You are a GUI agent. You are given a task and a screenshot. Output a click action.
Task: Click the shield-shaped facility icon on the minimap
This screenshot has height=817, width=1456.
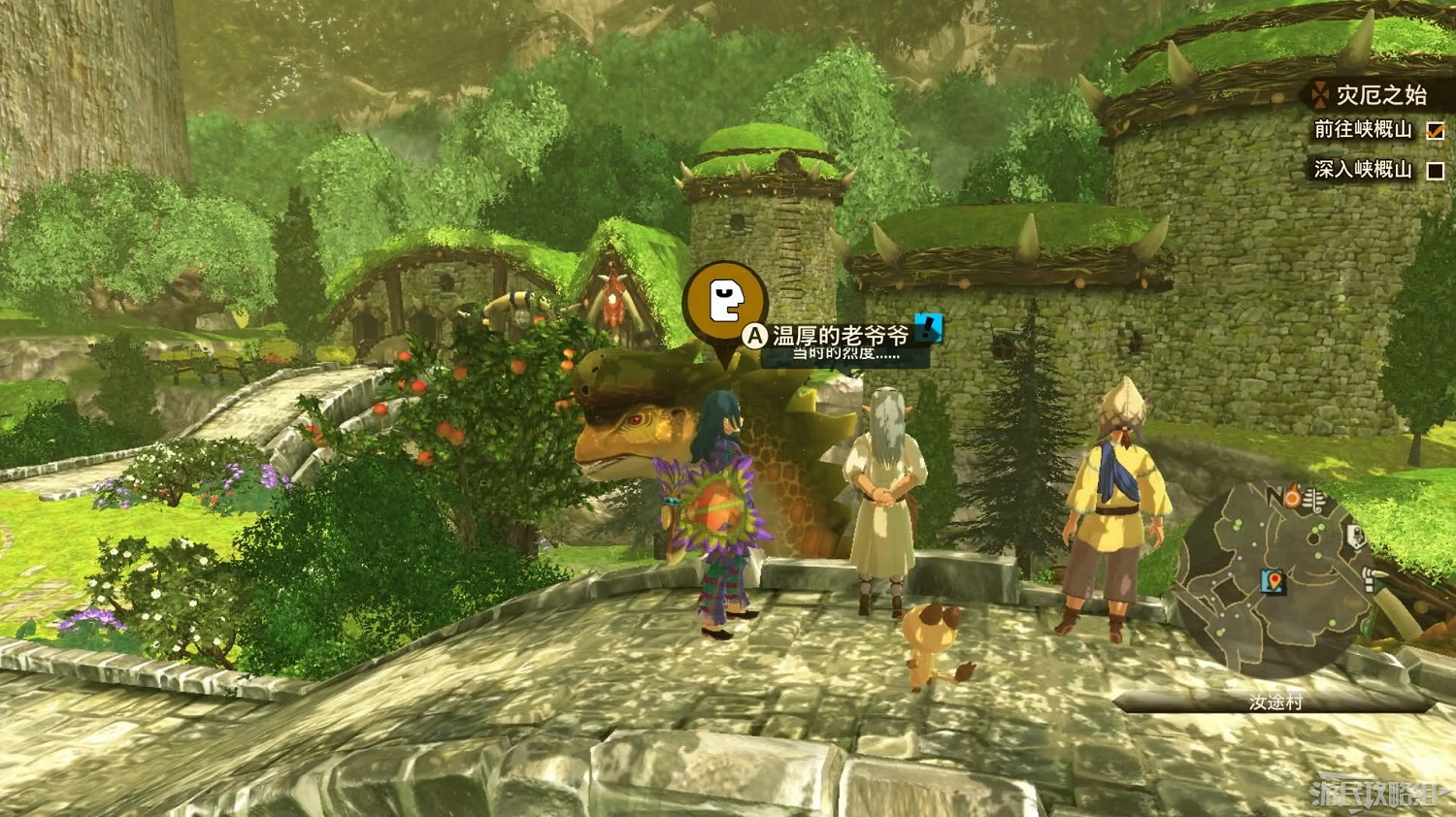coord(1355,535)
